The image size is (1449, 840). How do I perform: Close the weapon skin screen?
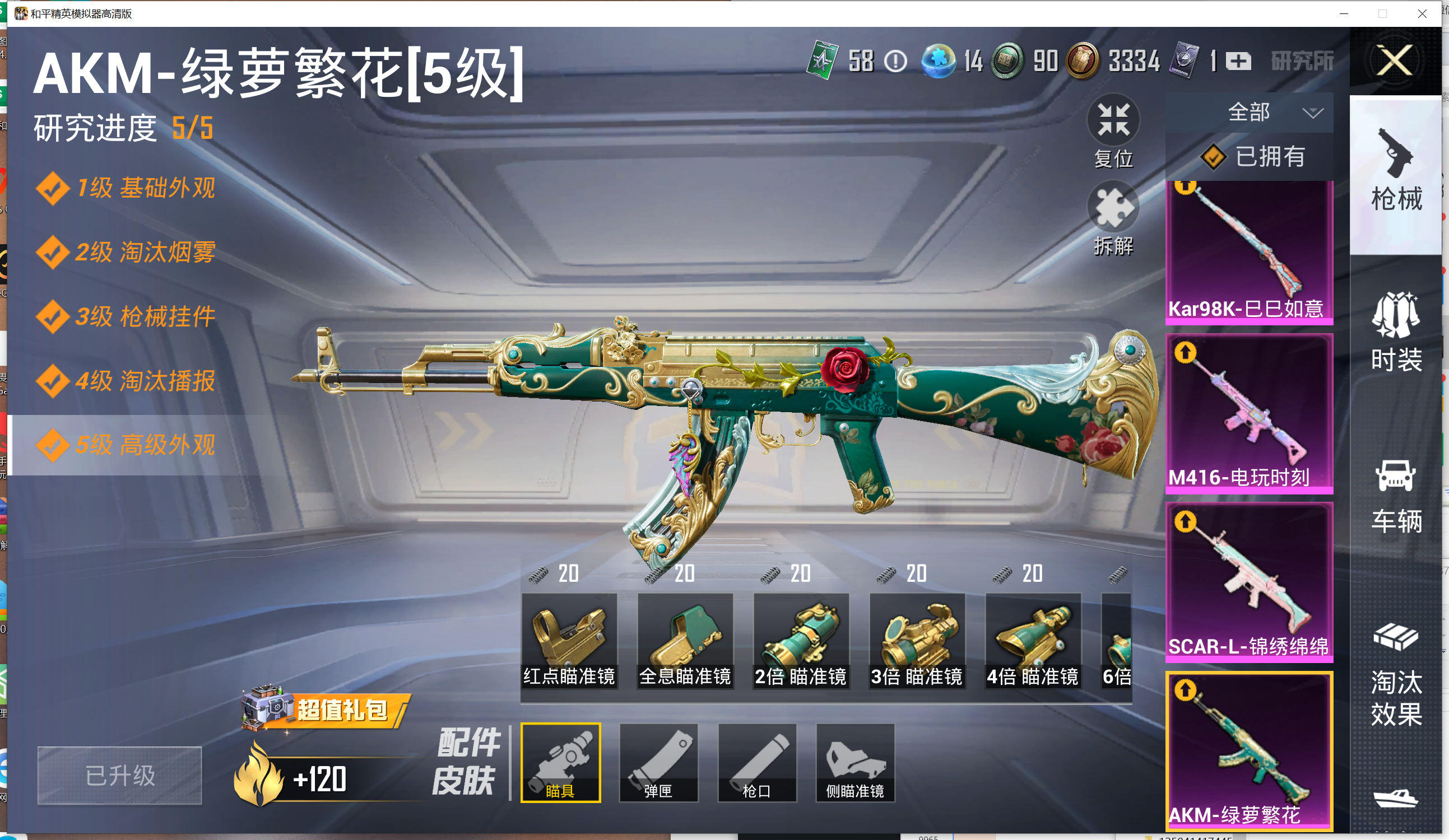click(1395, 60)
